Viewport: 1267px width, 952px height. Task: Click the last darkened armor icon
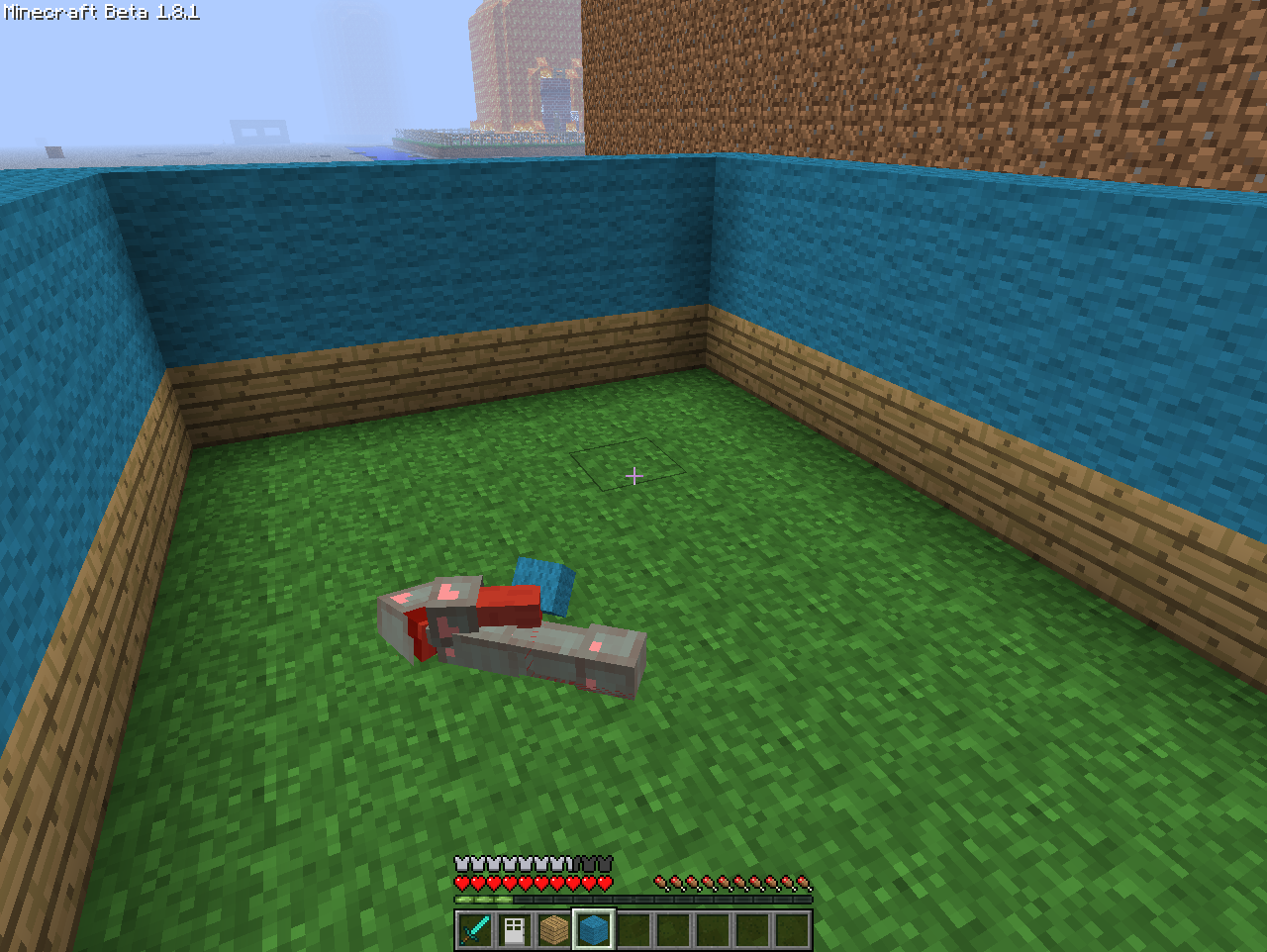607,863
